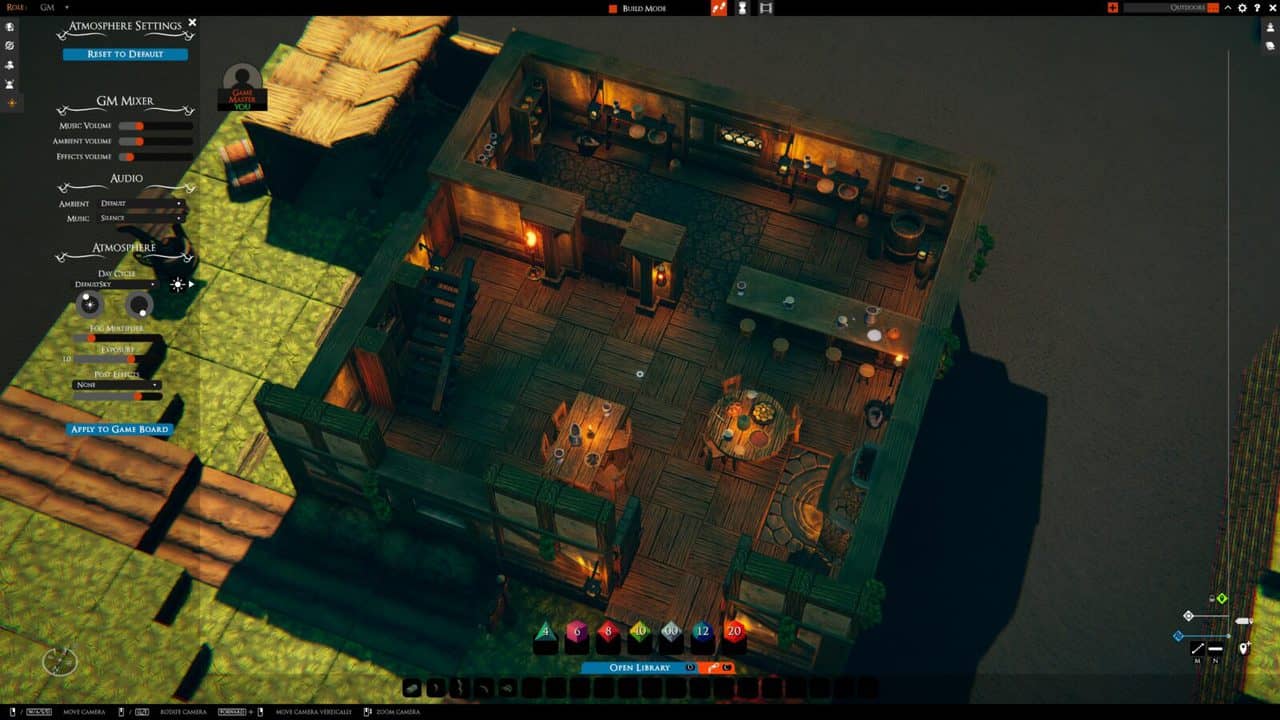
Task: Toggle Build Mode with the highlighted brush icon
Action: pyautogui.click(x=717, y=7)
